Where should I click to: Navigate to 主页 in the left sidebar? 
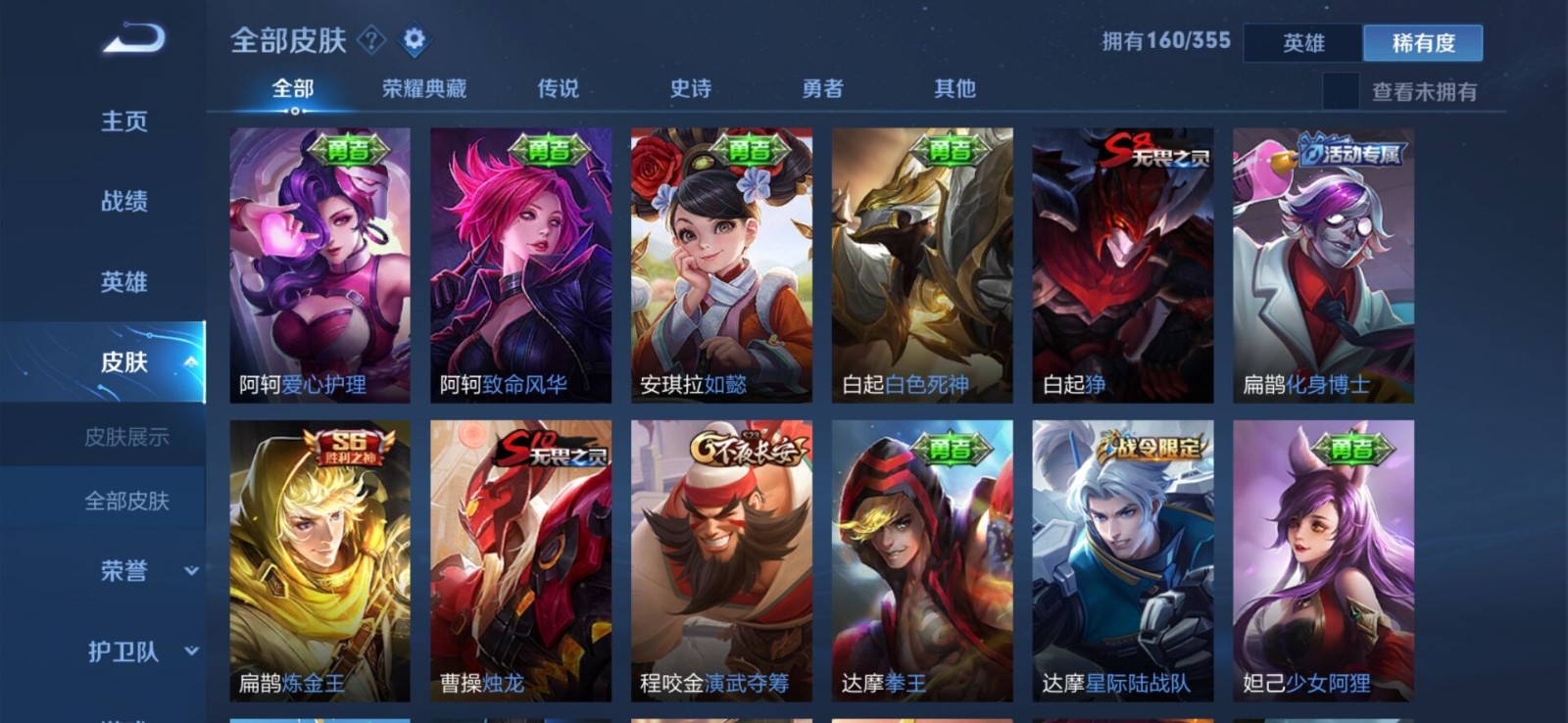(x=120, y=120)
